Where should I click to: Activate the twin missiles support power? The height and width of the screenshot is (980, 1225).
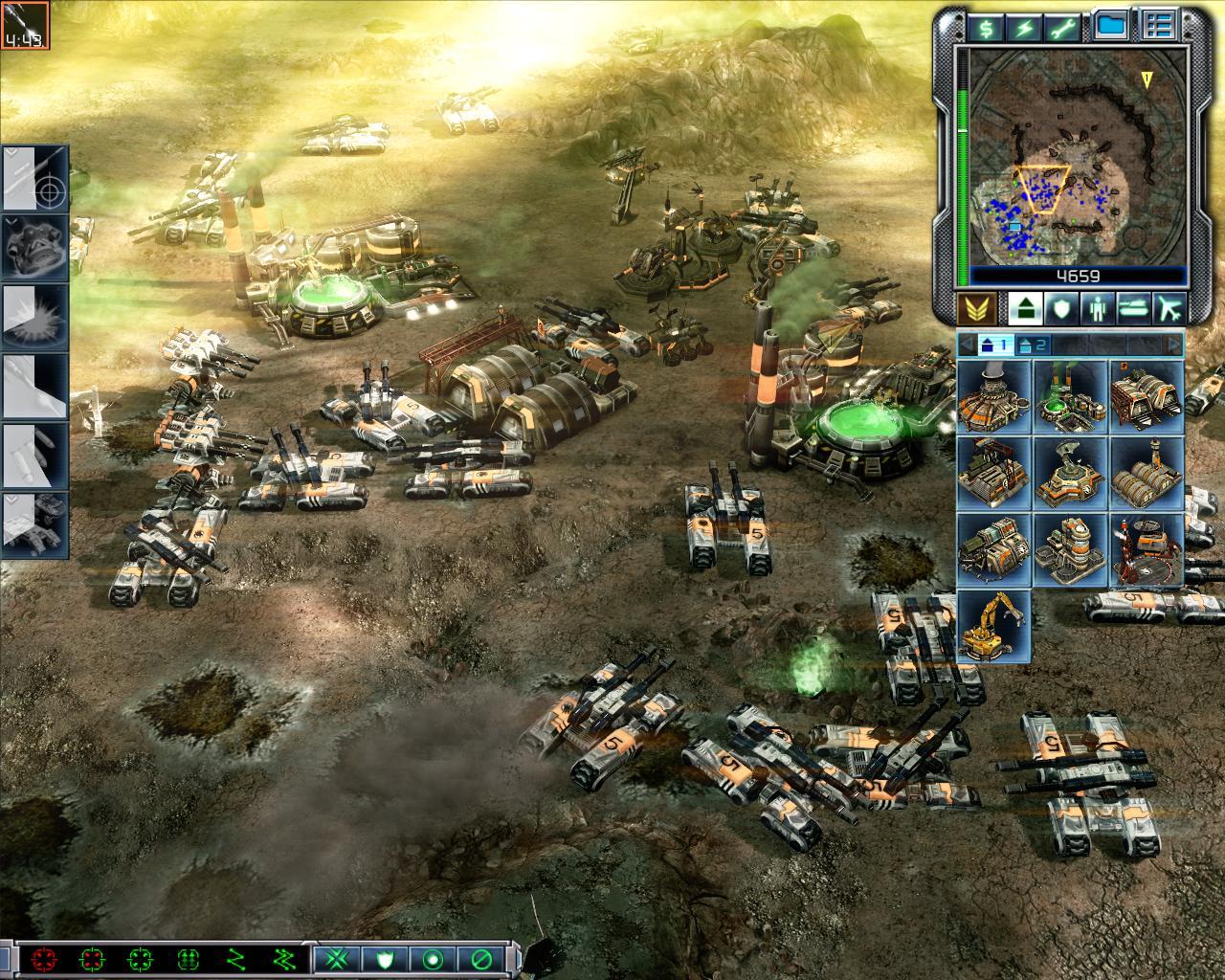[36, 456]
